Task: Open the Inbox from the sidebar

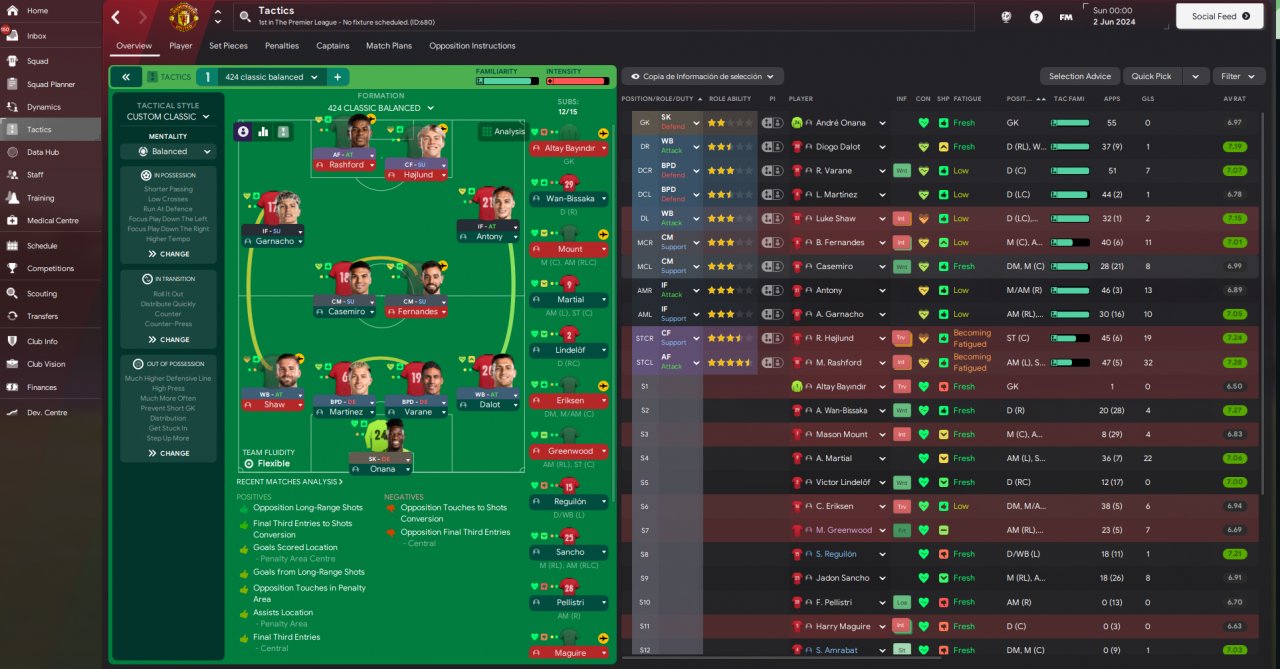Action: pyautogui.click(x=36, y=36)
